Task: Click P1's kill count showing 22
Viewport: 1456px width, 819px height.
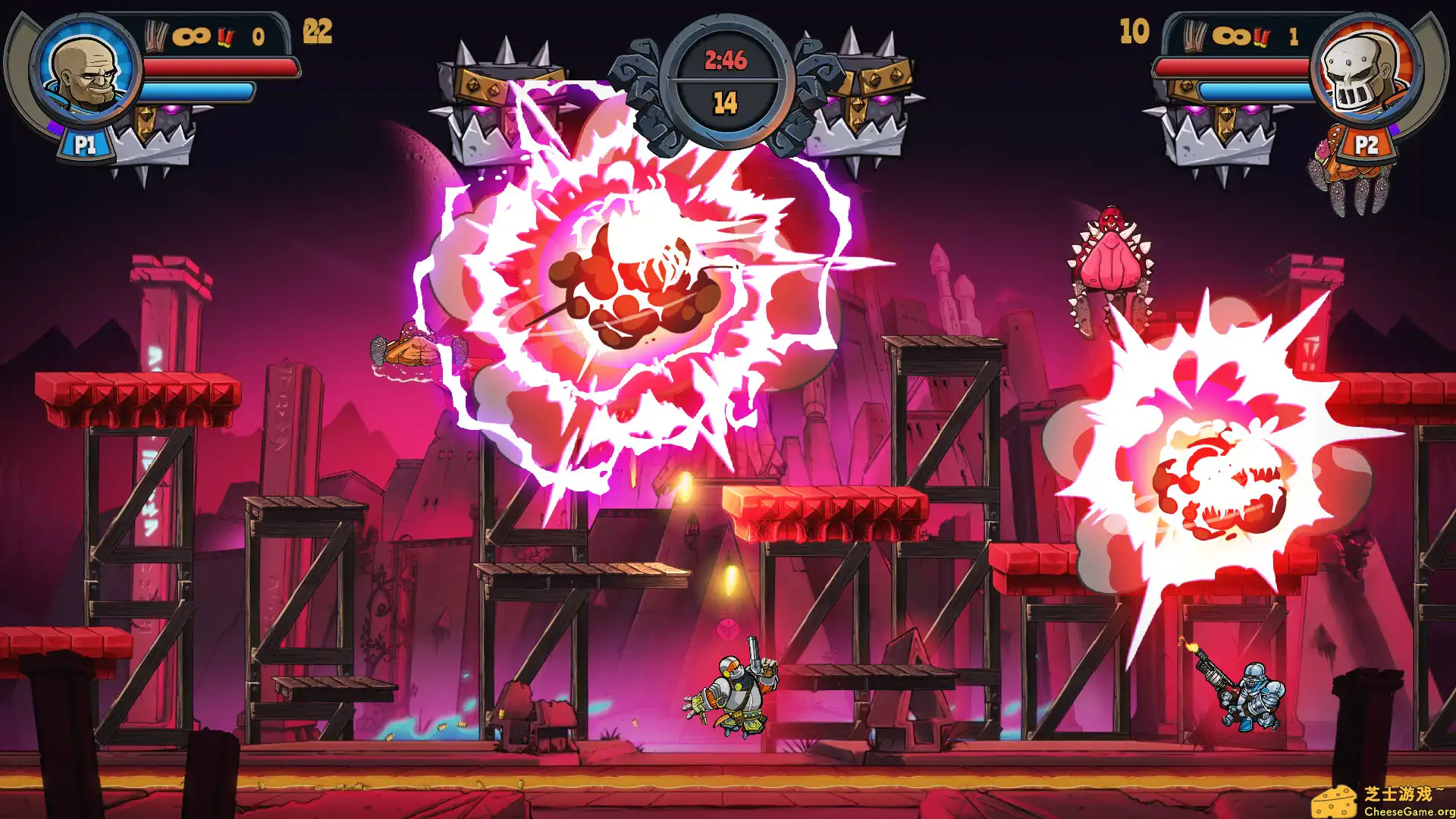Action: pyautogui.click(x=318, y=31)
